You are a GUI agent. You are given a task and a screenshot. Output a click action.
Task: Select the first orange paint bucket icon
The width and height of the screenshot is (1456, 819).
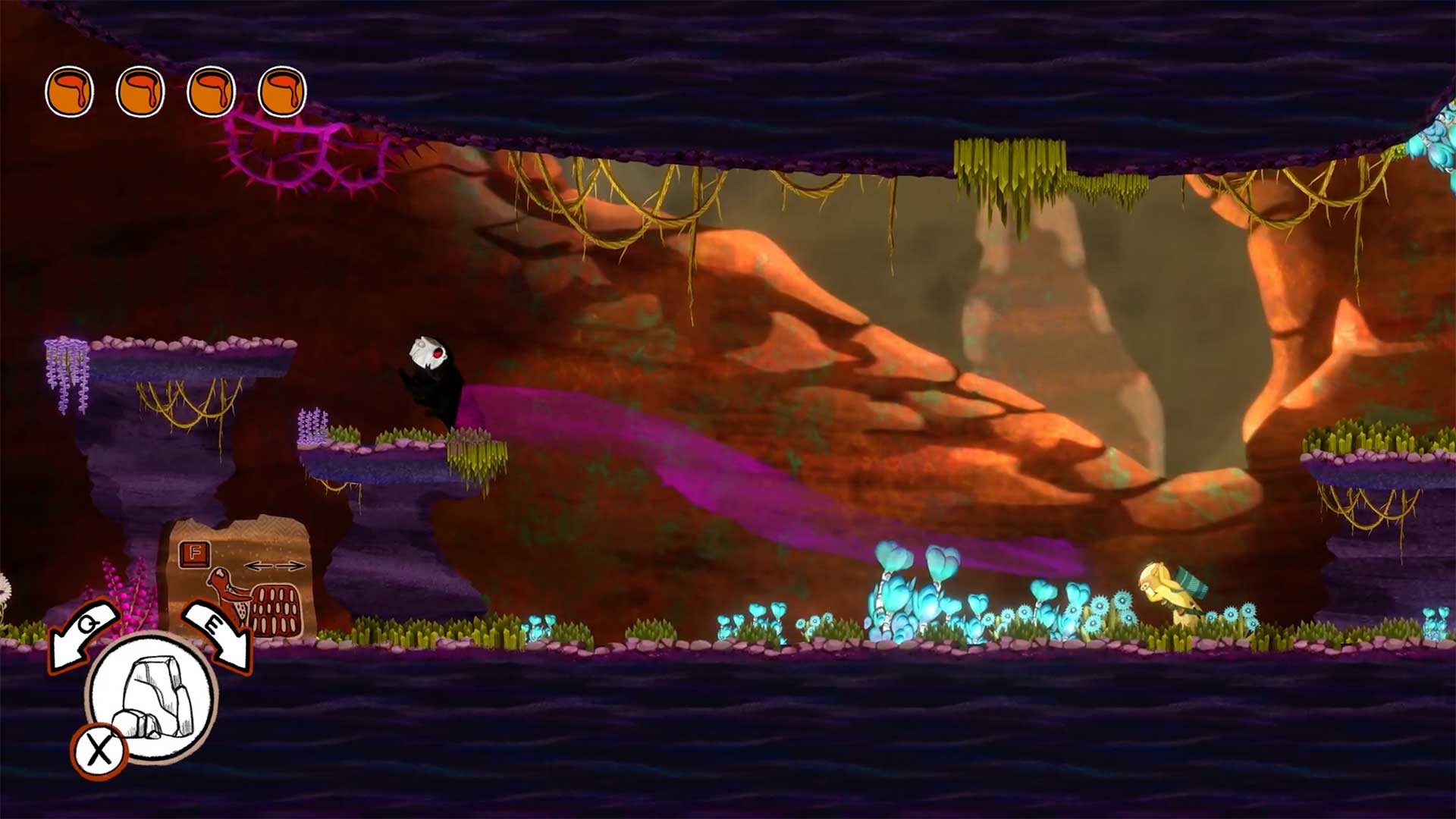(x=68, y=91)
